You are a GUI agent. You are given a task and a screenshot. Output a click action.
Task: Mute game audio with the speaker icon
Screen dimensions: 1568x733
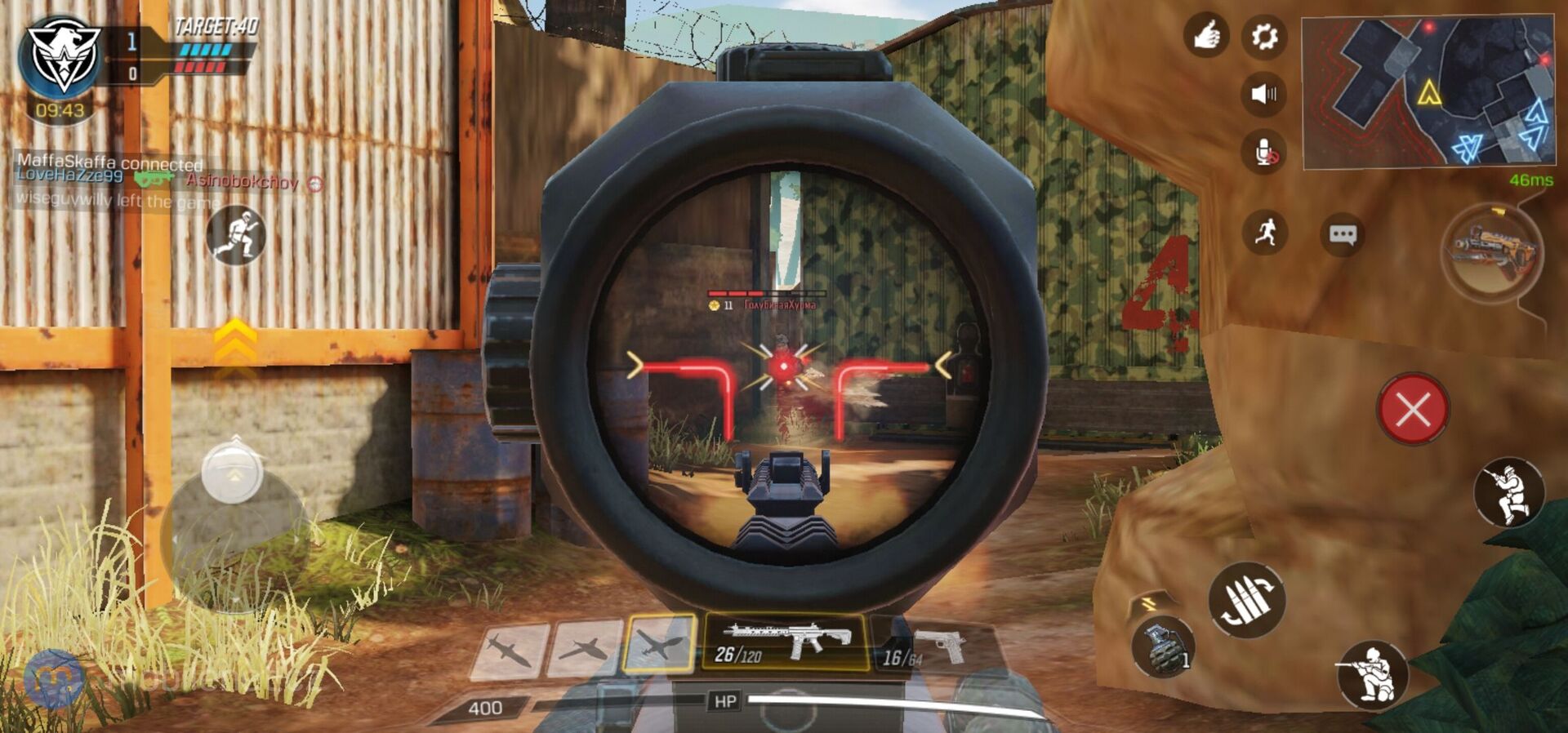pyautogui.click(x=1264, y=95)
